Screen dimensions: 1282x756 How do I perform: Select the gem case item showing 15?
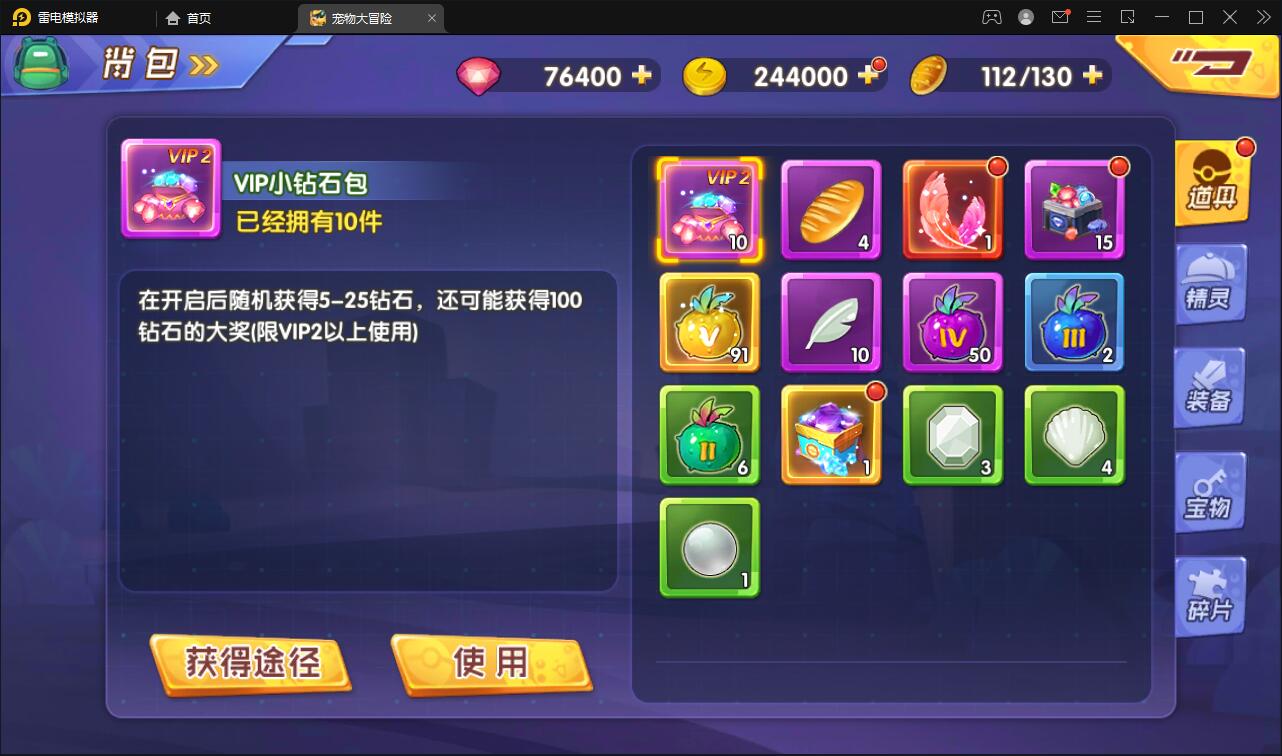point(1074,209)
